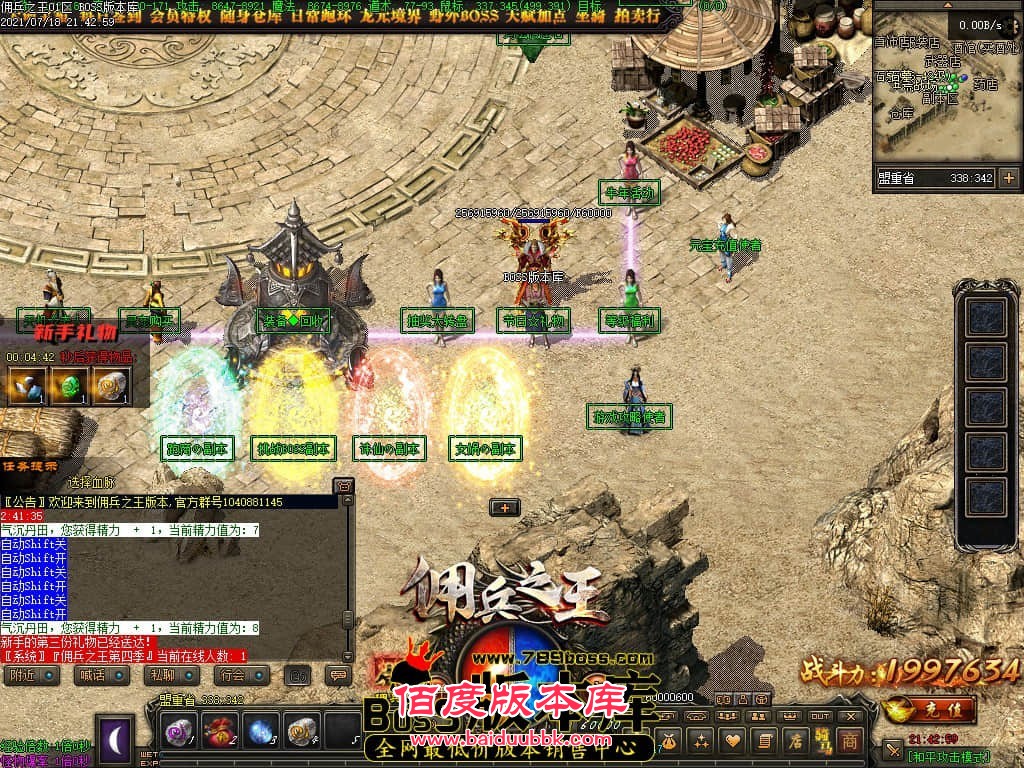
Task: Click the crescent moon icon
Action: coord(114,739)
